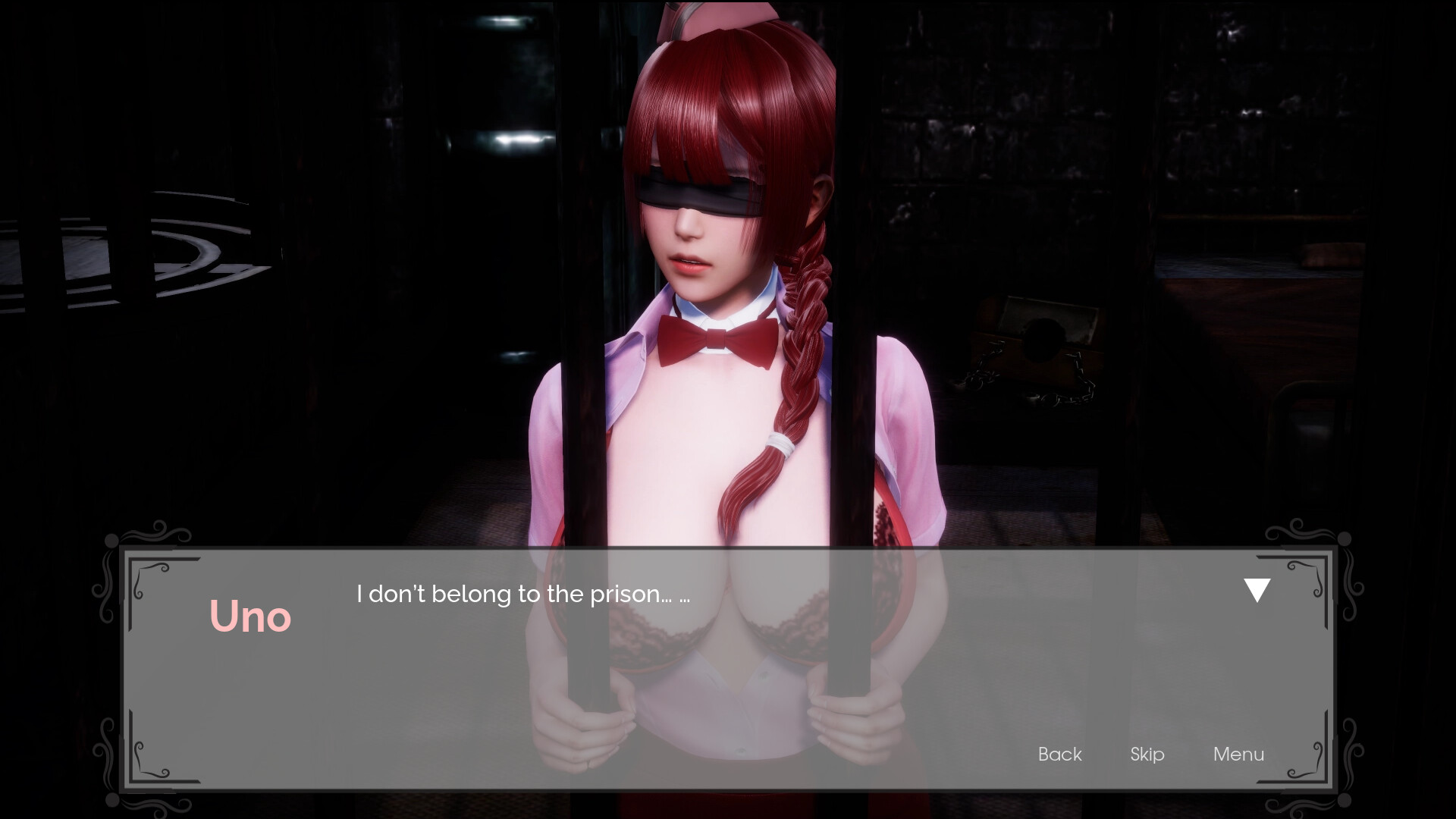This screenshot has height=819, width=1456.
Task: Open the Menu from the dialogue box
Action: tap(1238, 754)
